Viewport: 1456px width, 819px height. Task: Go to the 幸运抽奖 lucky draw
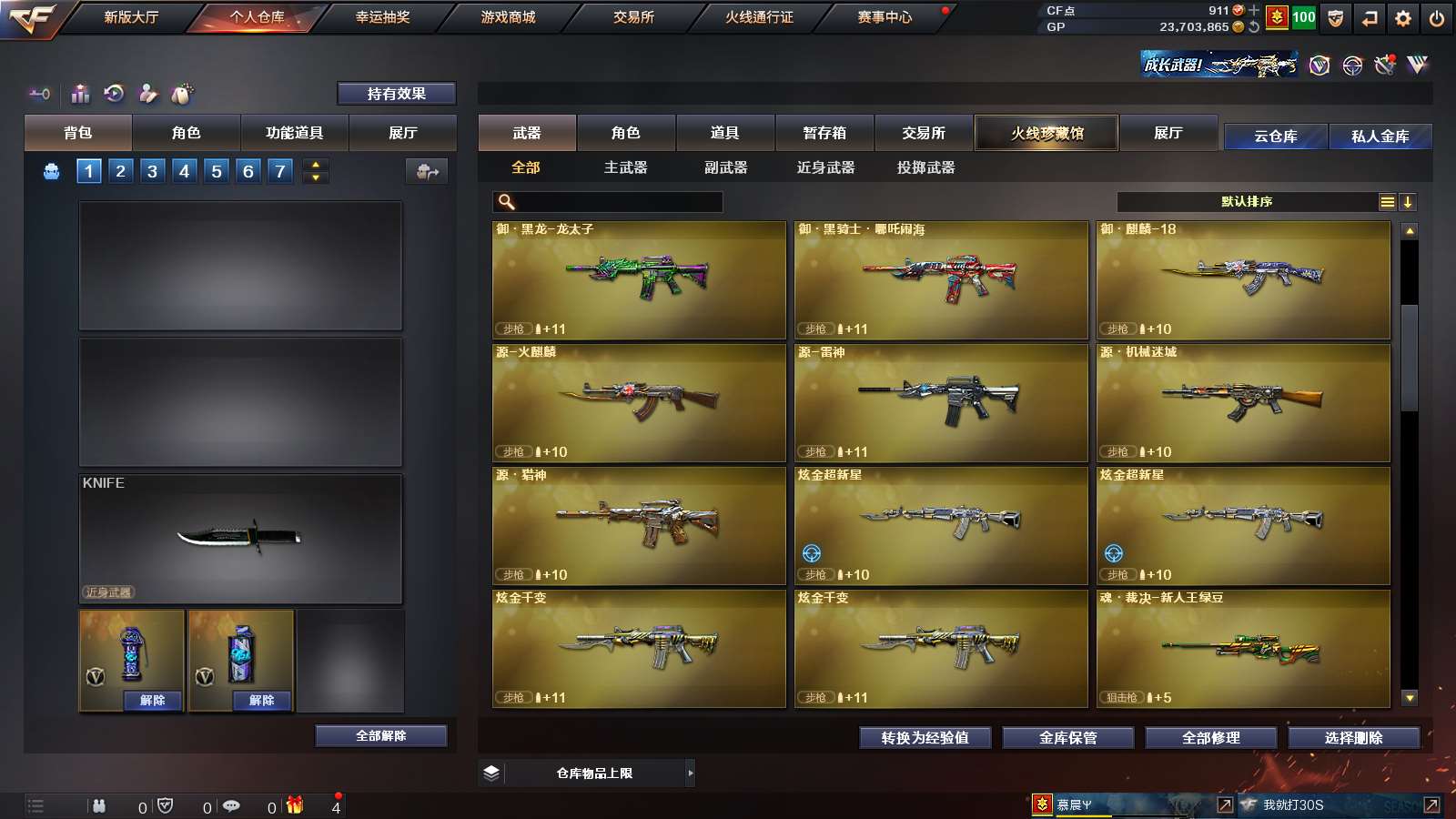[x=382, y=17]
